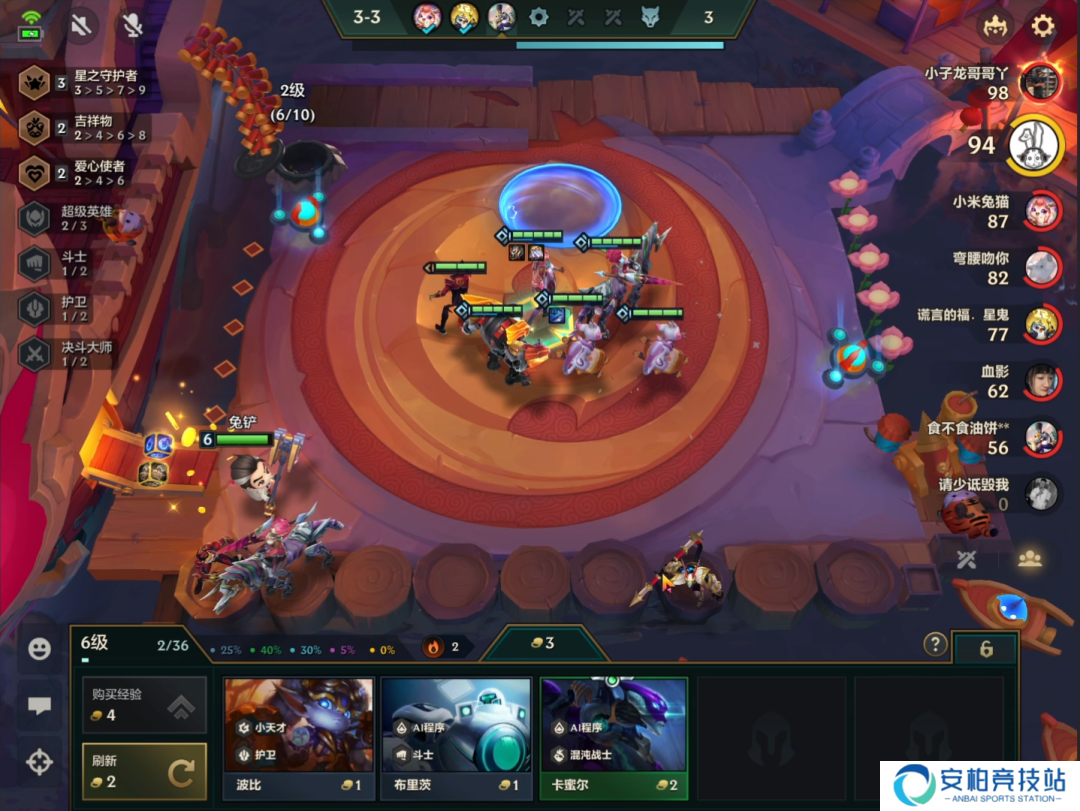Toggle the speaker mute icon
1080x811 pixels.
pyautogui.click(x=81, y=25)
